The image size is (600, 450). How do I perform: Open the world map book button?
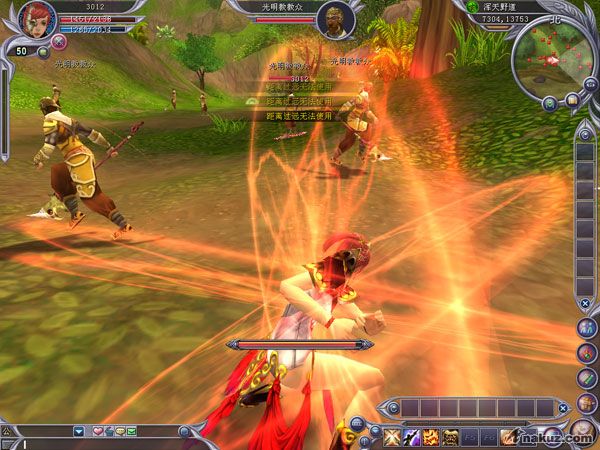click(572, 100)
